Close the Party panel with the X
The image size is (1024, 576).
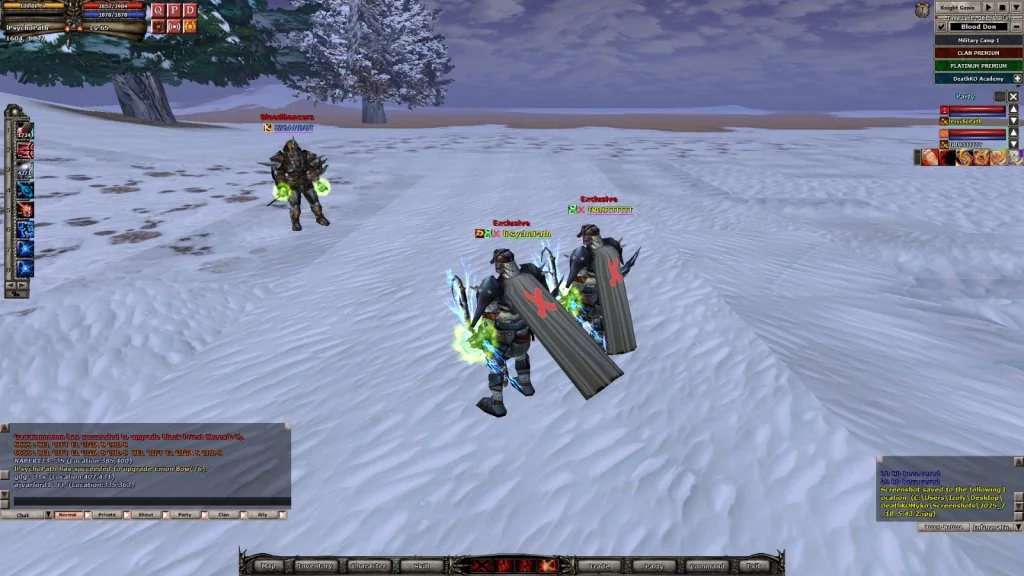1012,97
